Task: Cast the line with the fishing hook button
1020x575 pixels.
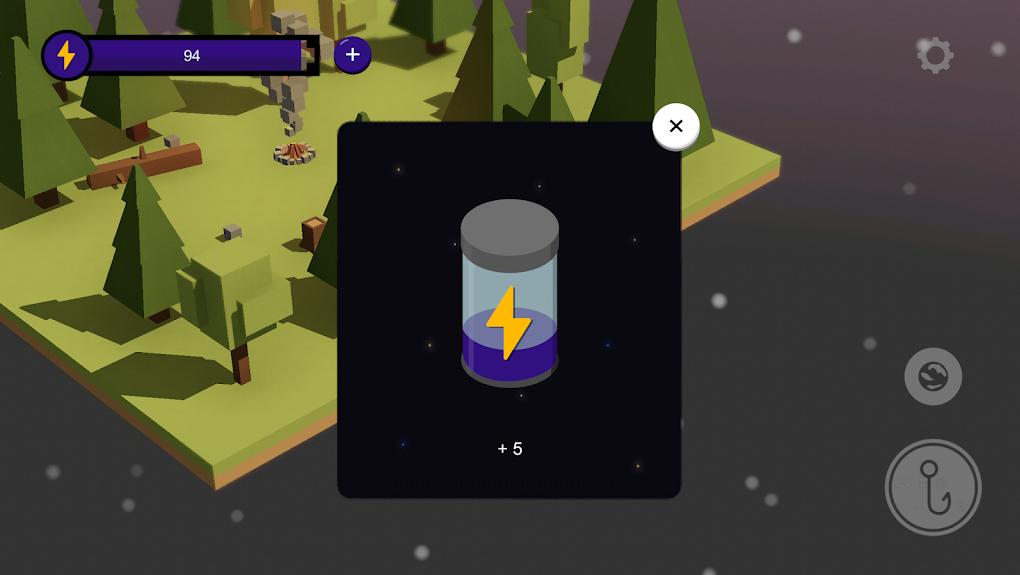Action: point(933,487)
